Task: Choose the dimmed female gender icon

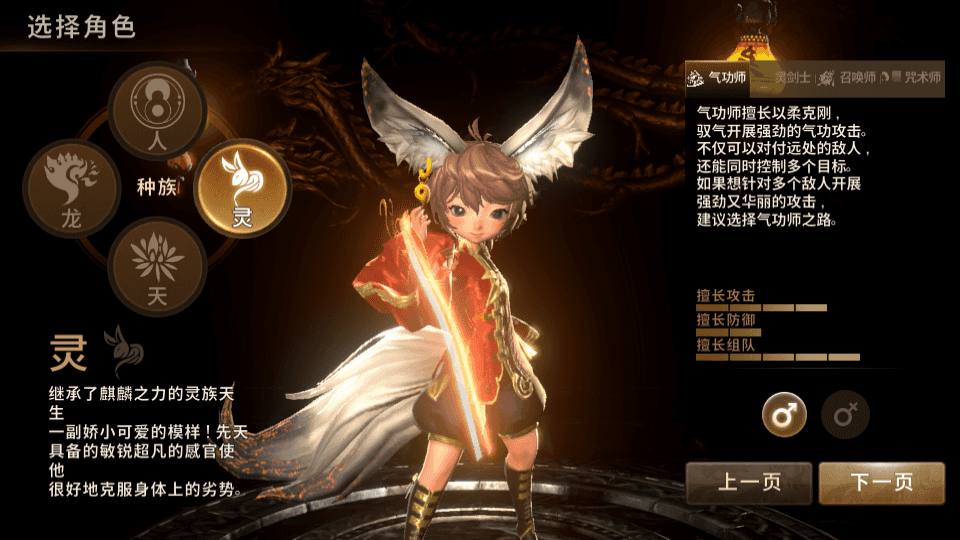Action: coord(845,414)
